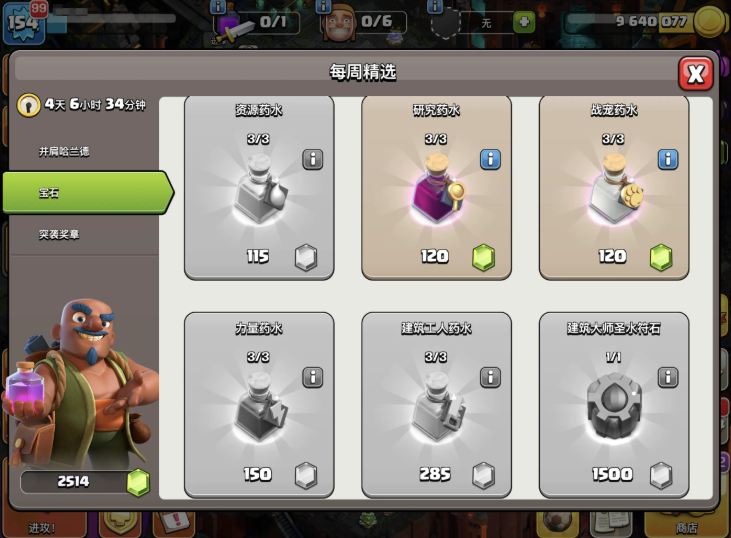Open info for 建筑工人药水
The width and height of the screenshot is (731, 538).
point(490,376)
